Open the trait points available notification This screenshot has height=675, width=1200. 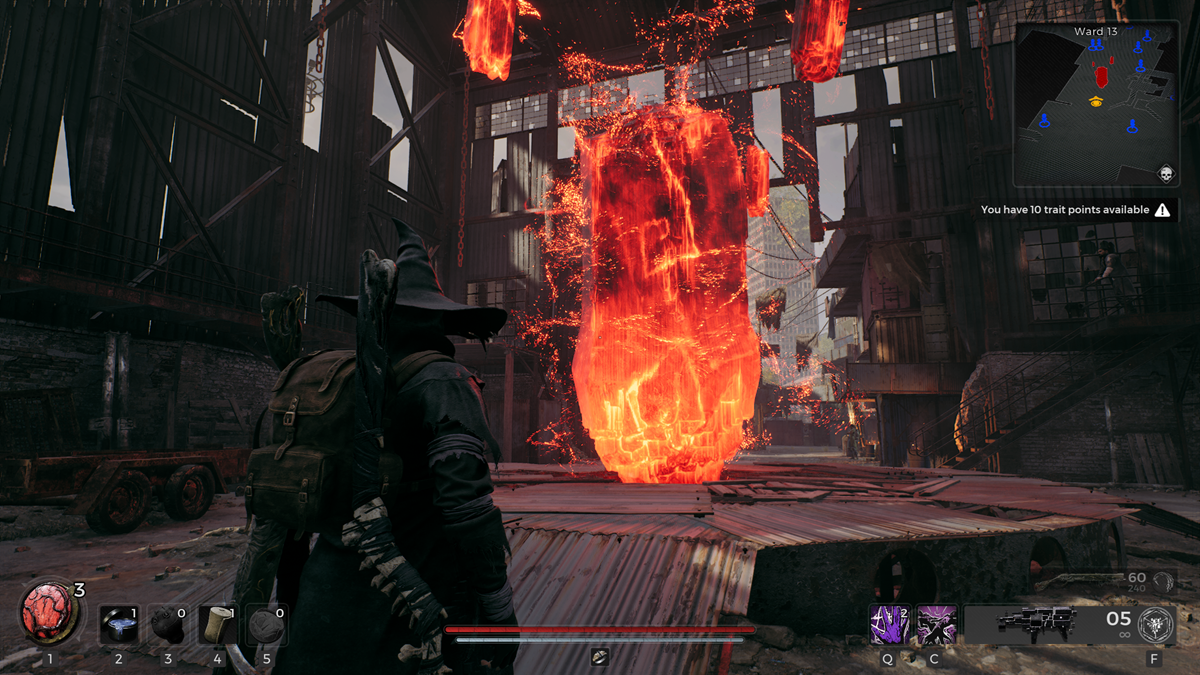tap(1078, 210)
